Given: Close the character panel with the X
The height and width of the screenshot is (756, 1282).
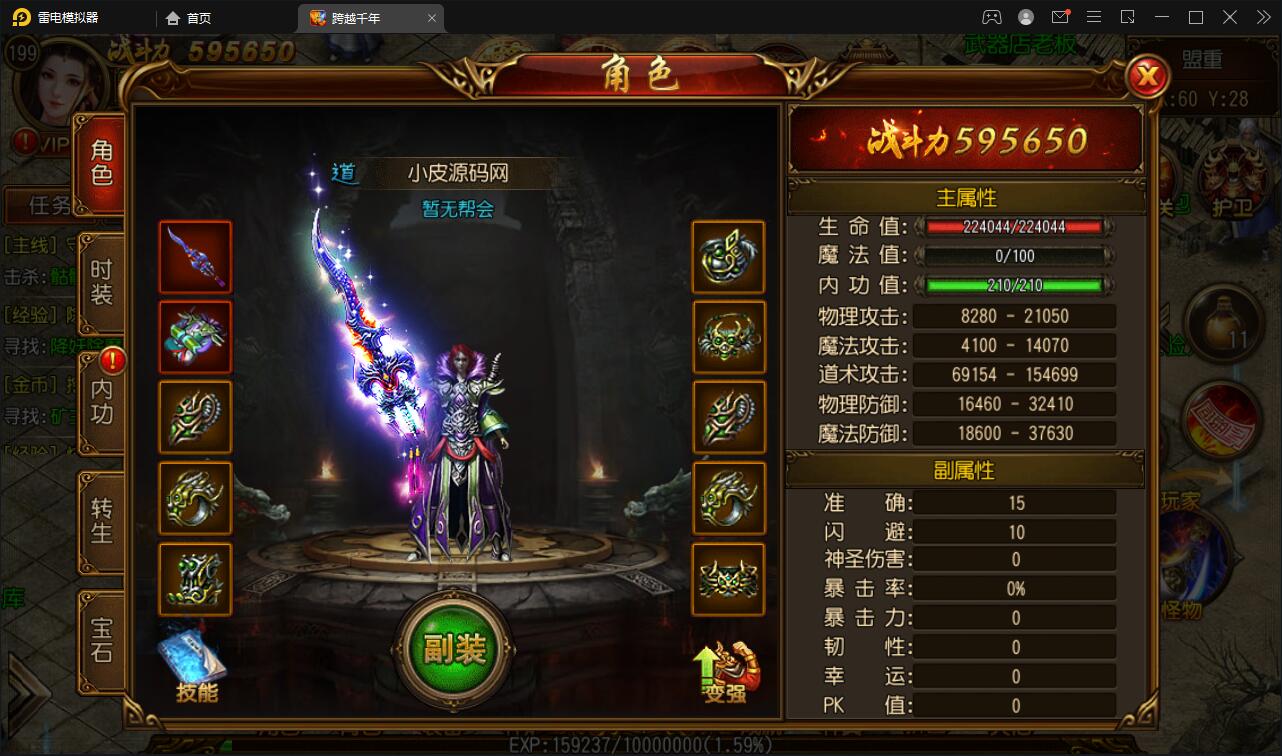Looking at the screenshot, I should pyautogui.click(x=1148, y=76).
